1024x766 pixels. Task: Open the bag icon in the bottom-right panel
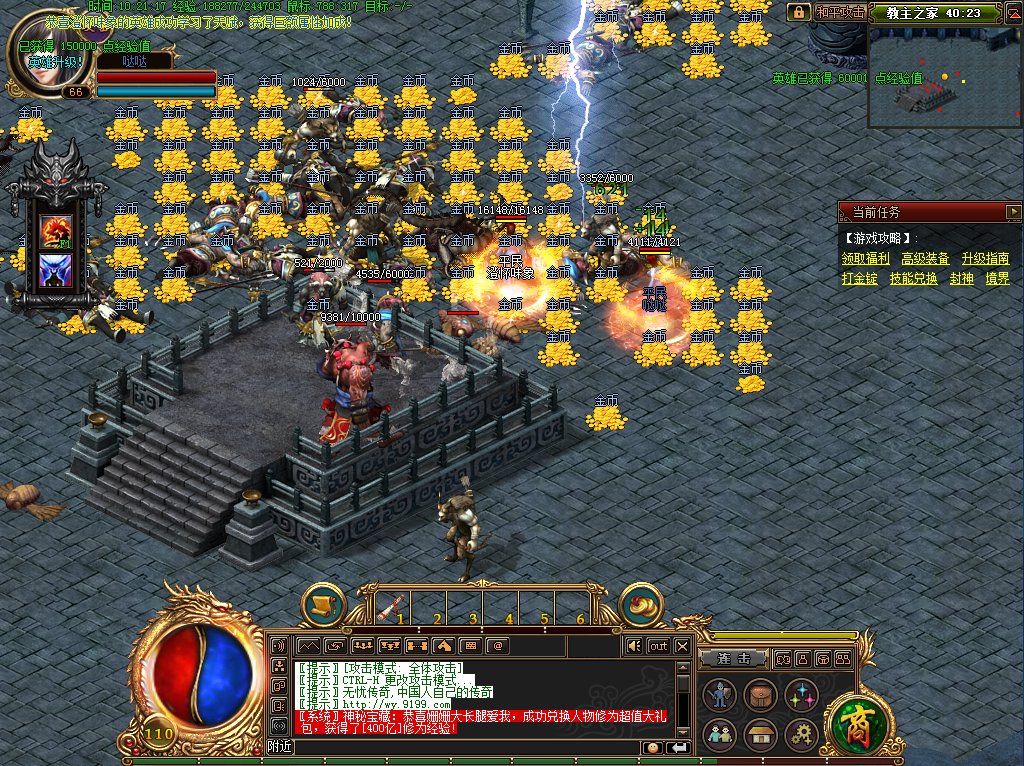tap(759, 694)
